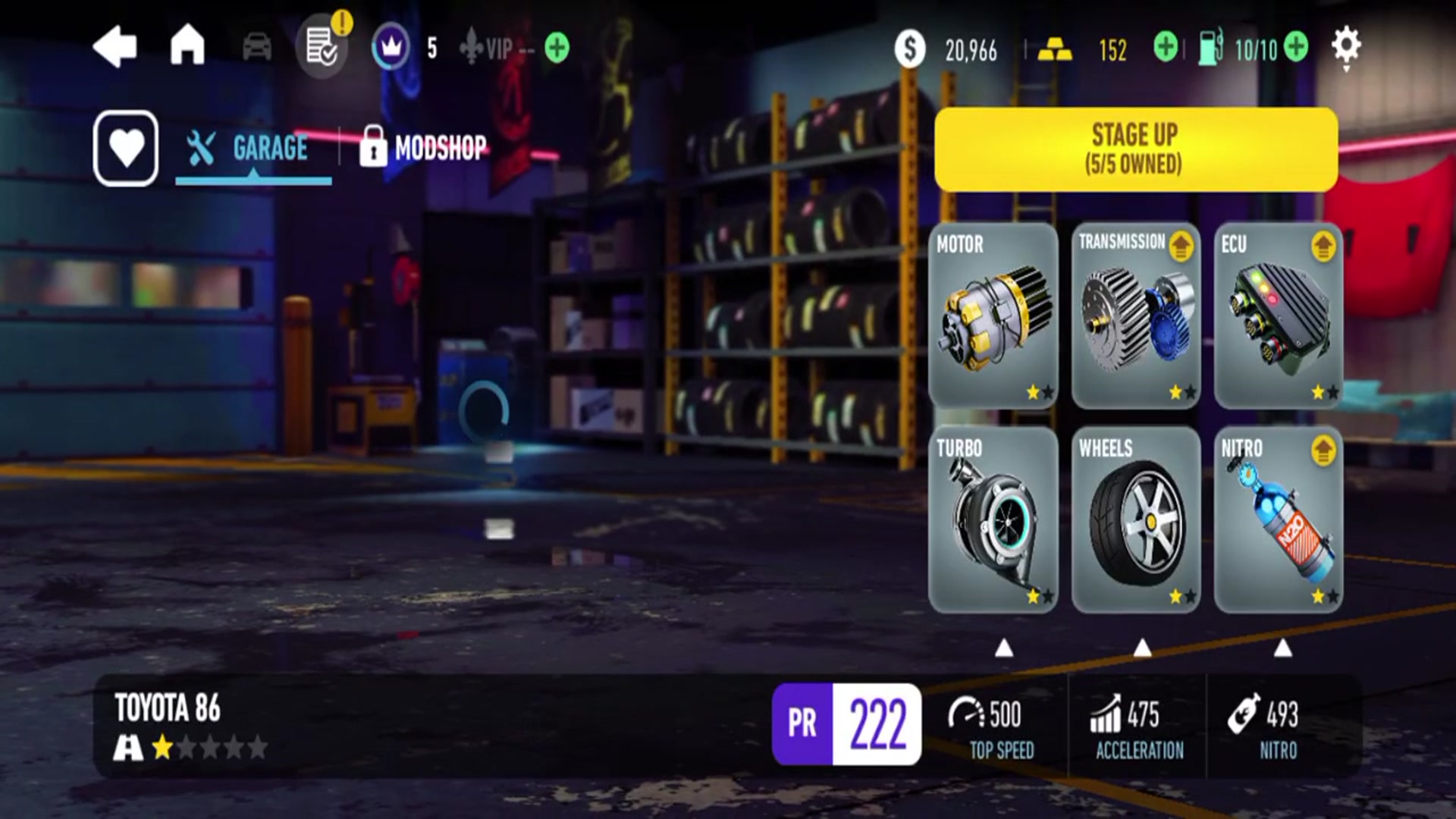Image resolution: width=1456 pixels, height=819 pixels.
Task: Go back with the white arrow
Action: [x=115, y=47]
